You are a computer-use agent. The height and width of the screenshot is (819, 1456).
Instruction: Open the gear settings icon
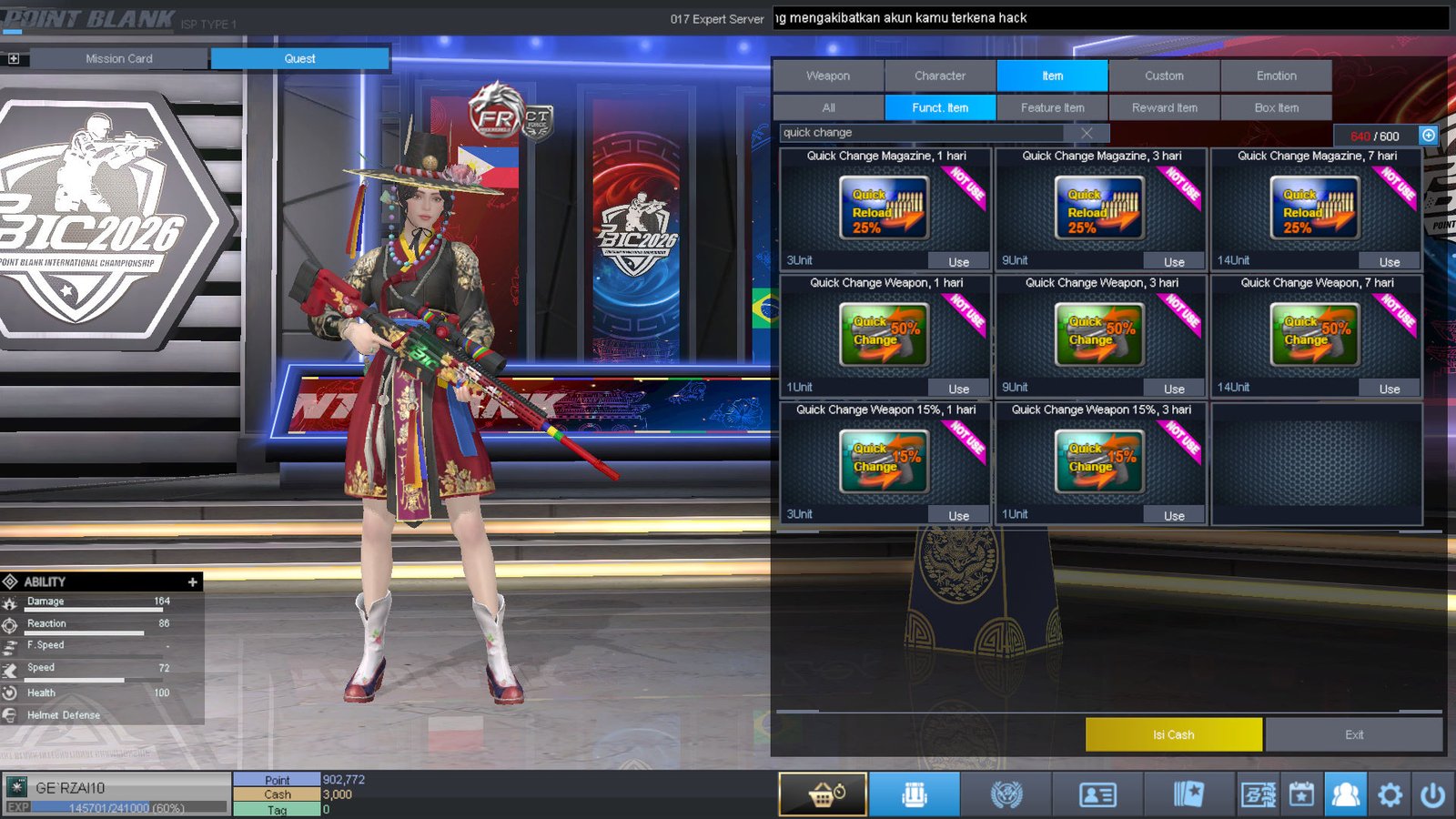[1390, 795]
